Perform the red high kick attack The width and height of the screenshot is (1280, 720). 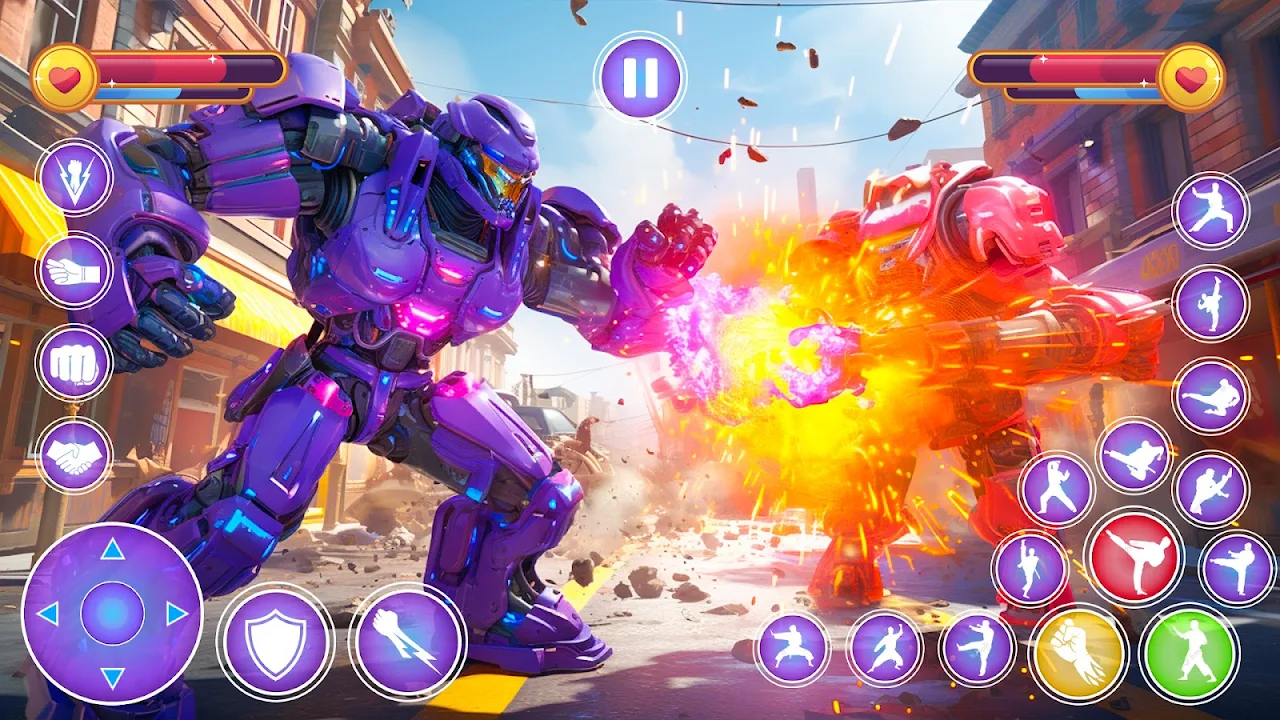pos(1133,557)
